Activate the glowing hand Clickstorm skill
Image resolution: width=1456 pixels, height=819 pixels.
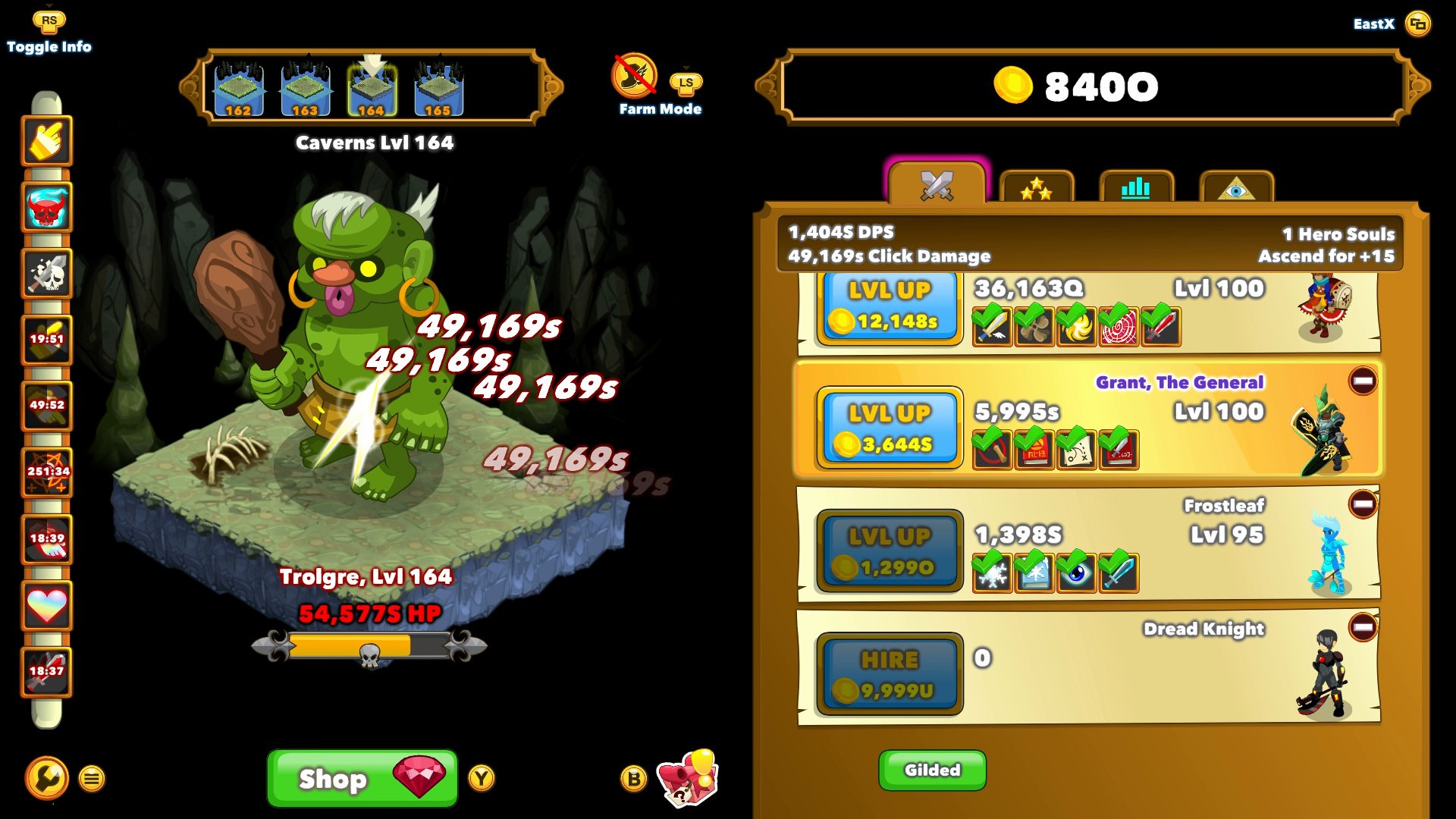click(47, 141)
